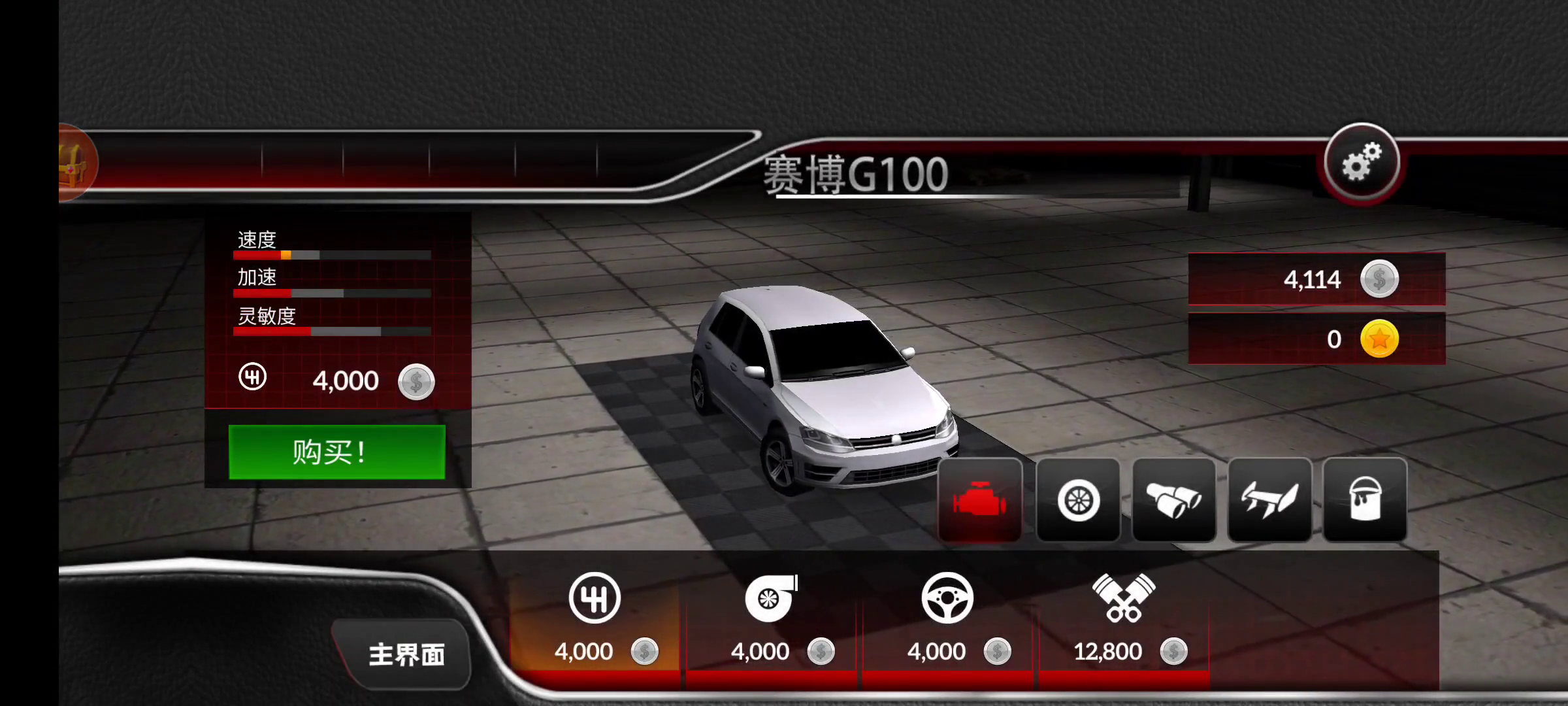Choose the steering wheel upgrade
Viewport: 1568px width, 706px height.
pos(947,618)
